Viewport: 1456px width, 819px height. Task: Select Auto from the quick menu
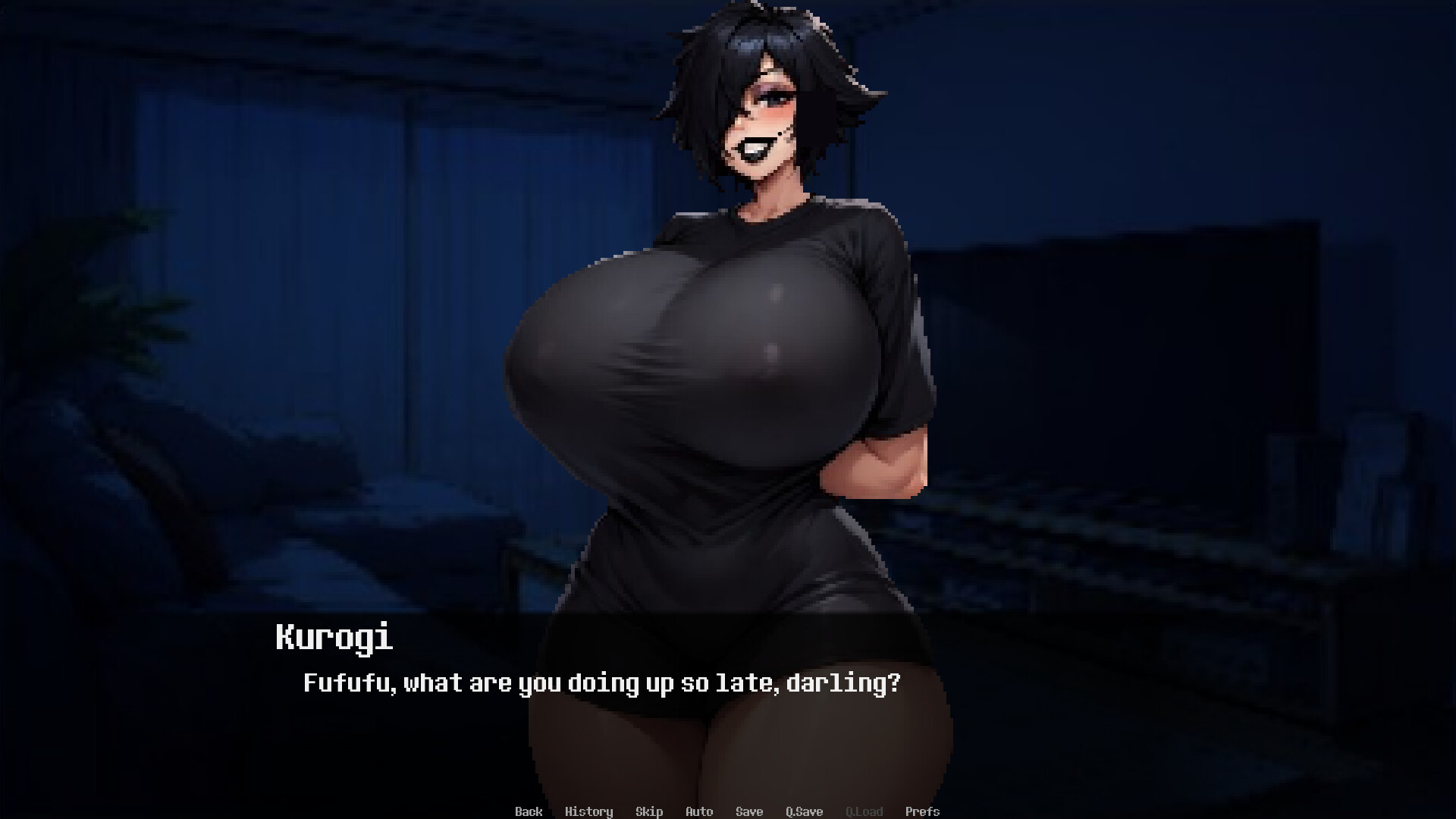click(x=699, y=811)
